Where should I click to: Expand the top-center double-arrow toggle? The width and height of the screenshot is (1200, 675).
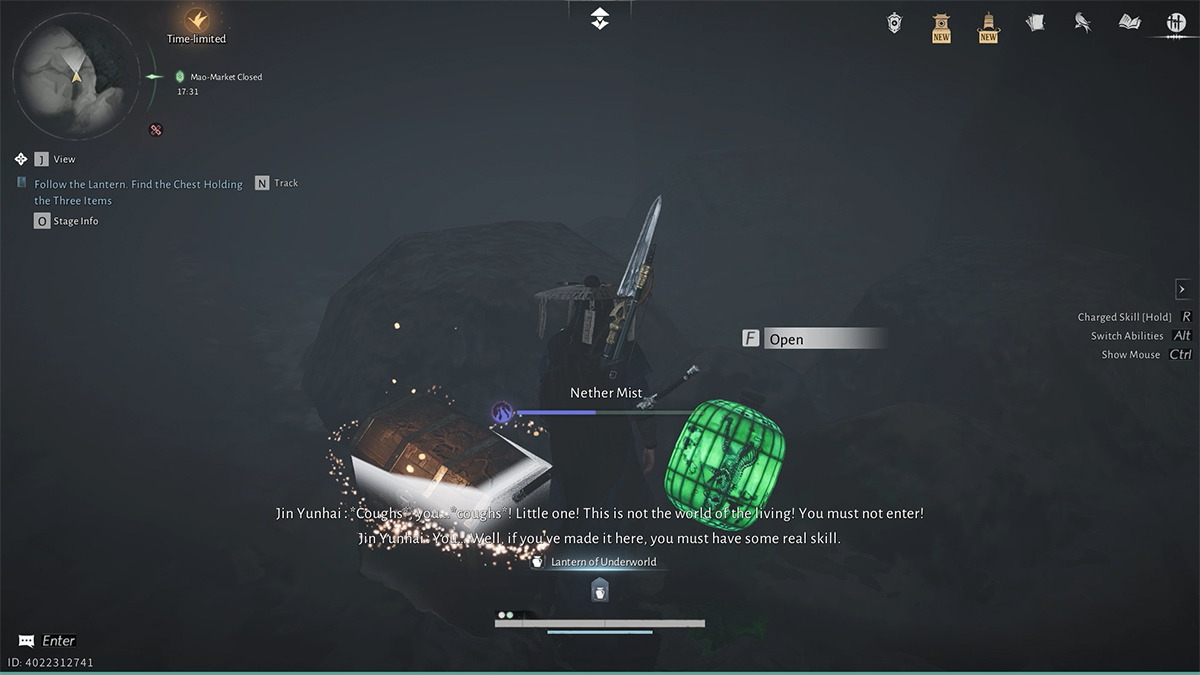click(599, 18)
